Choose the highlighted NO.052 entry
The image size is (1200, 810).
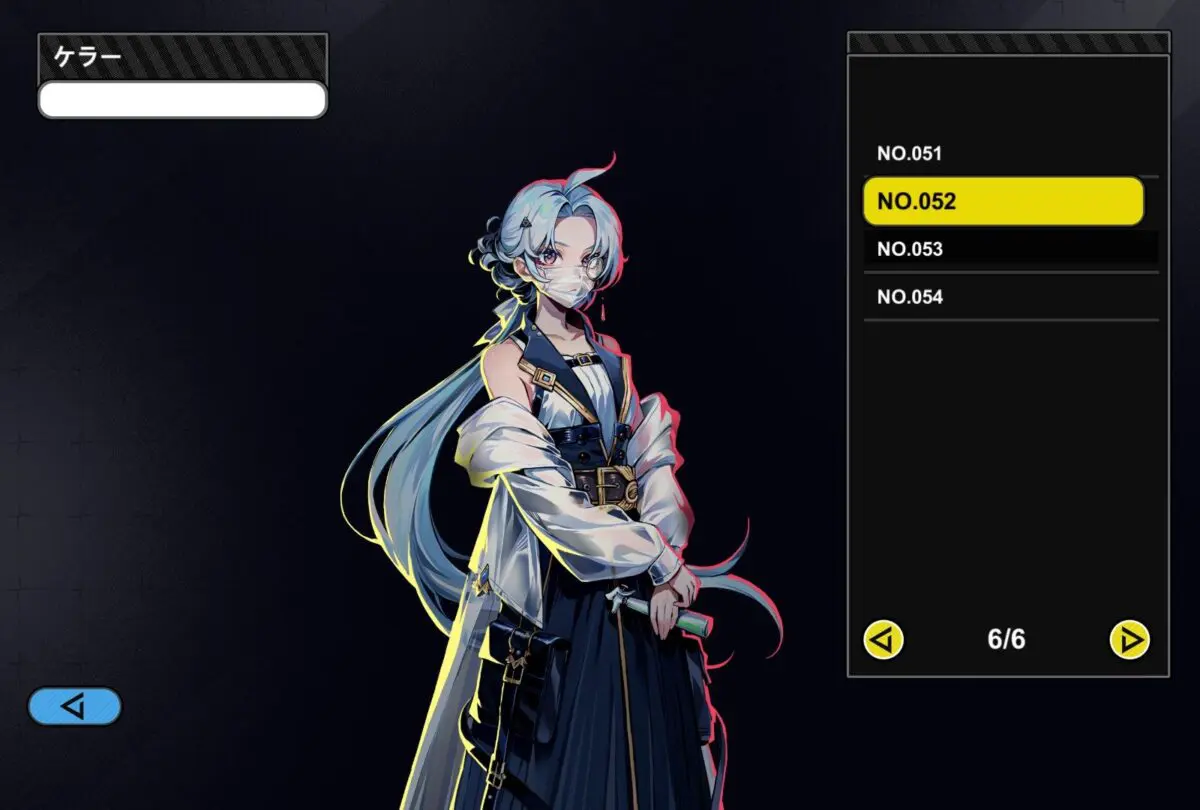tap(1003, 201)
